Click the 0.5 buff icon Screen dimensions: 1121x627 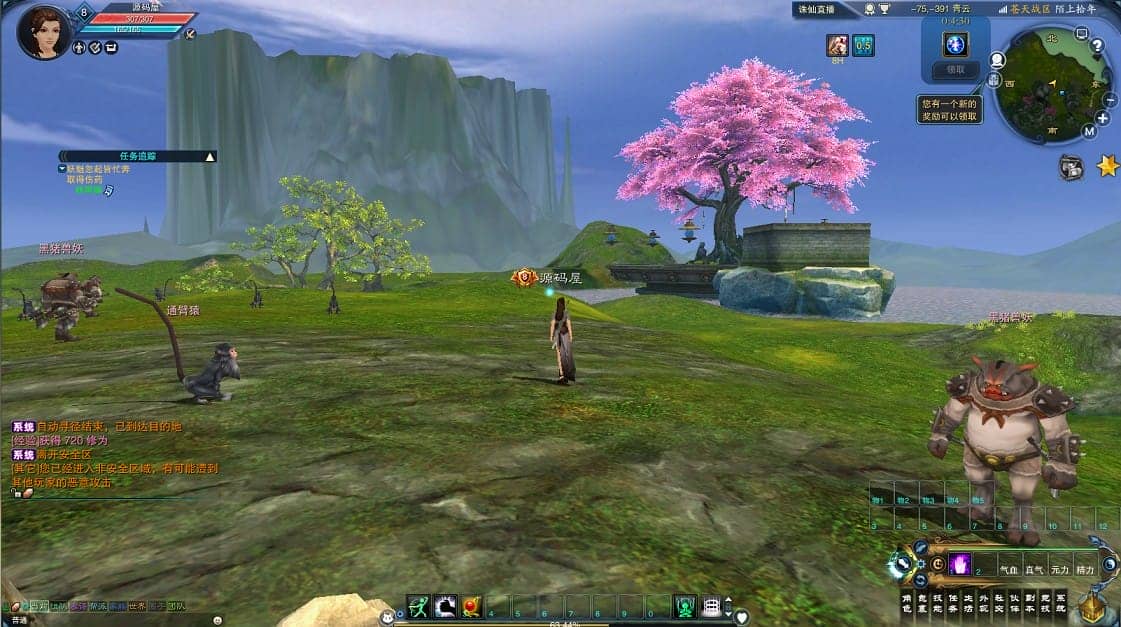click(863, 45)
